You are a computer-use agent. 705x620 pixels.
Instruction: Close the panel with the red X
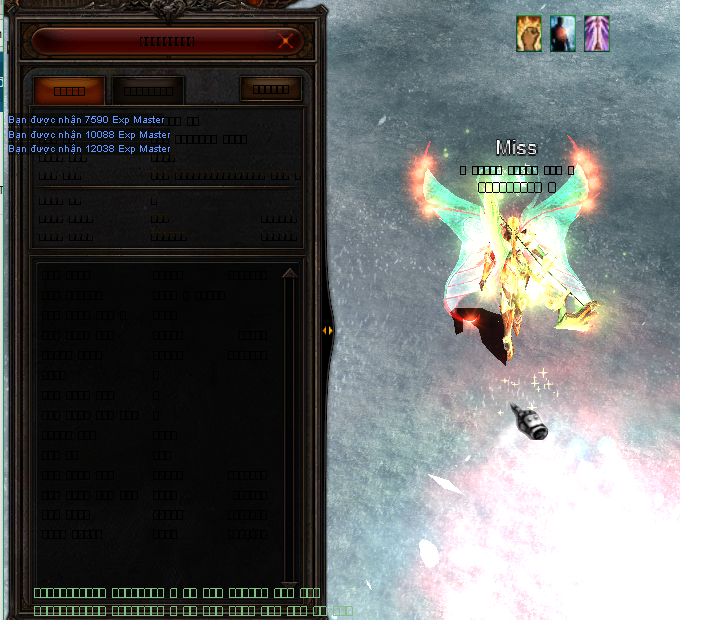[x=287, y=41]
